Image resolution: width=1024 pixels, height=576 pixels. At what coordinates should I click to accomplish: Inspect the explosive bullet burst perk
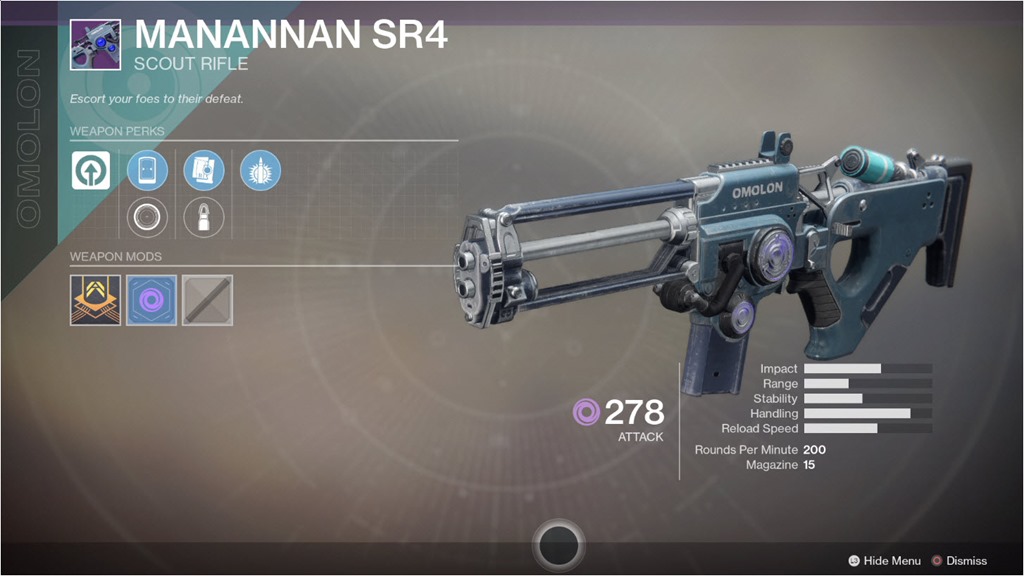[x=260, y=171]
